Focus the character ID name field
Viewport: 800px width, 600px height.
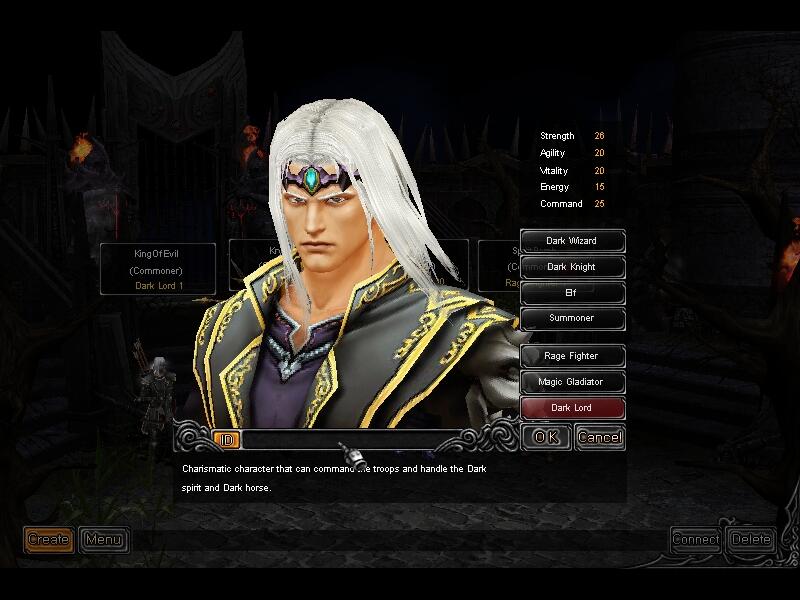(350, 439)
